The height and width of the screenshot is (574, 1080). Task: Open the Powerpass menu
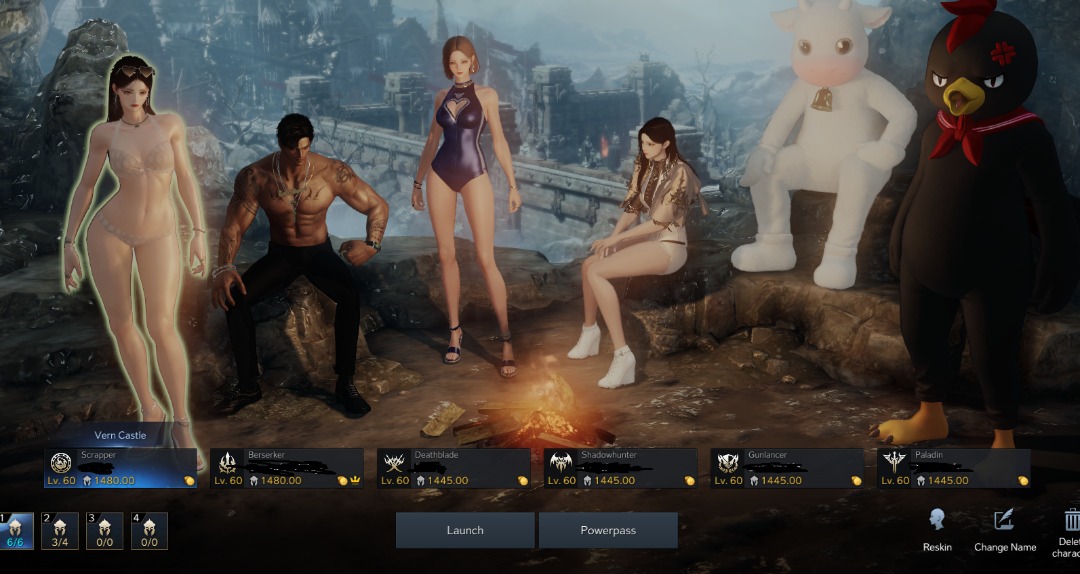point(608,530)
